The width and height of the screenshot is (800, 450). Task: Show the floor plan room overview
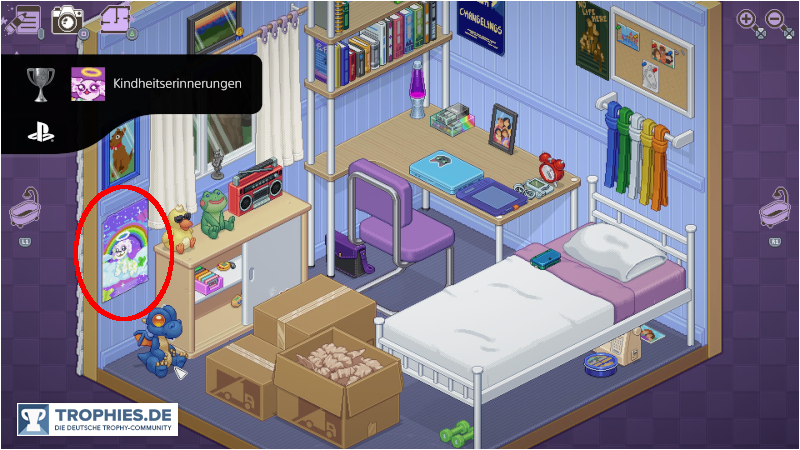[116, 18]
